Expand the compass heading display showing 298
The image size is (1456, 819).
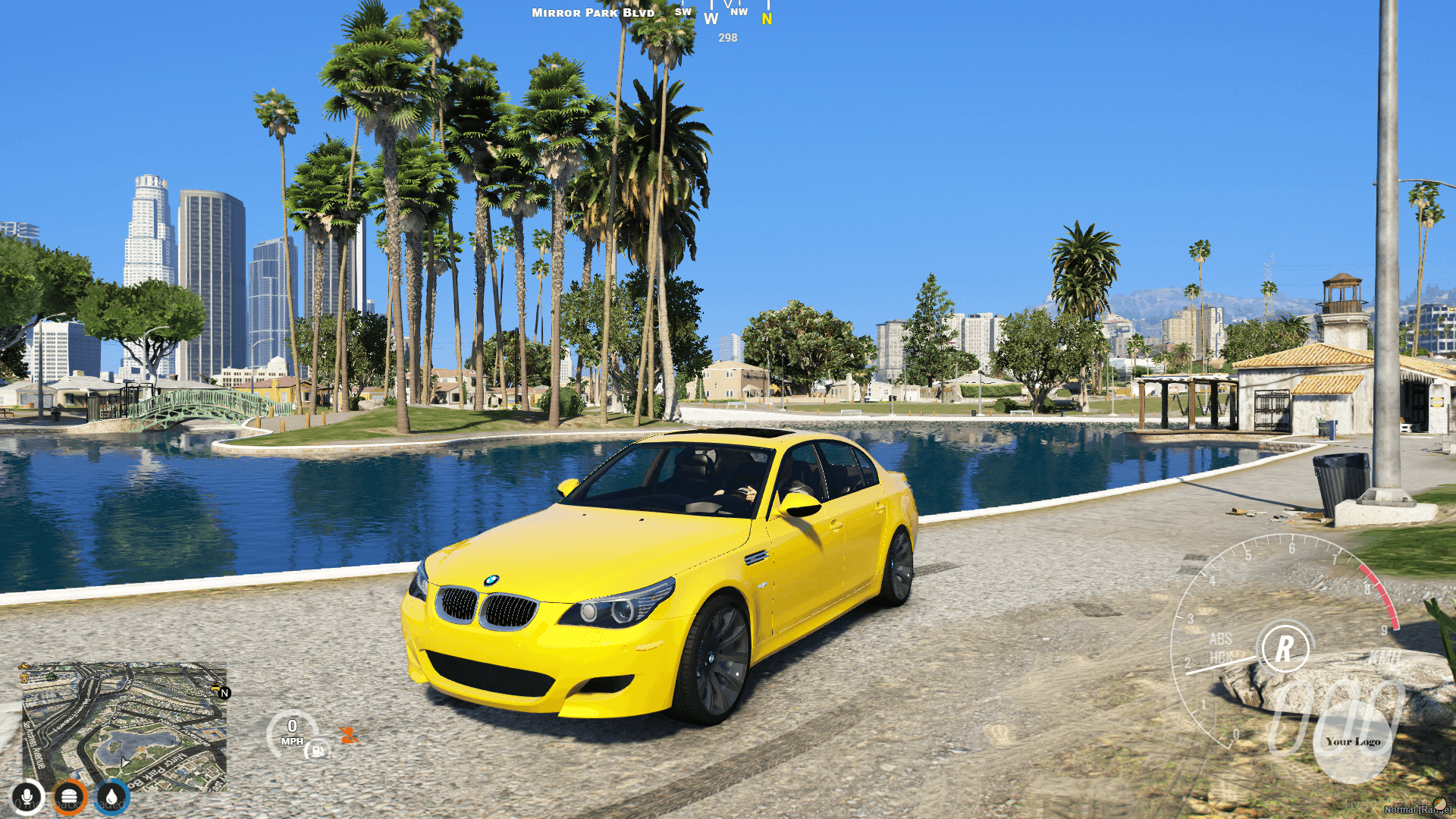pyautogui.click(x=728, y=39)
